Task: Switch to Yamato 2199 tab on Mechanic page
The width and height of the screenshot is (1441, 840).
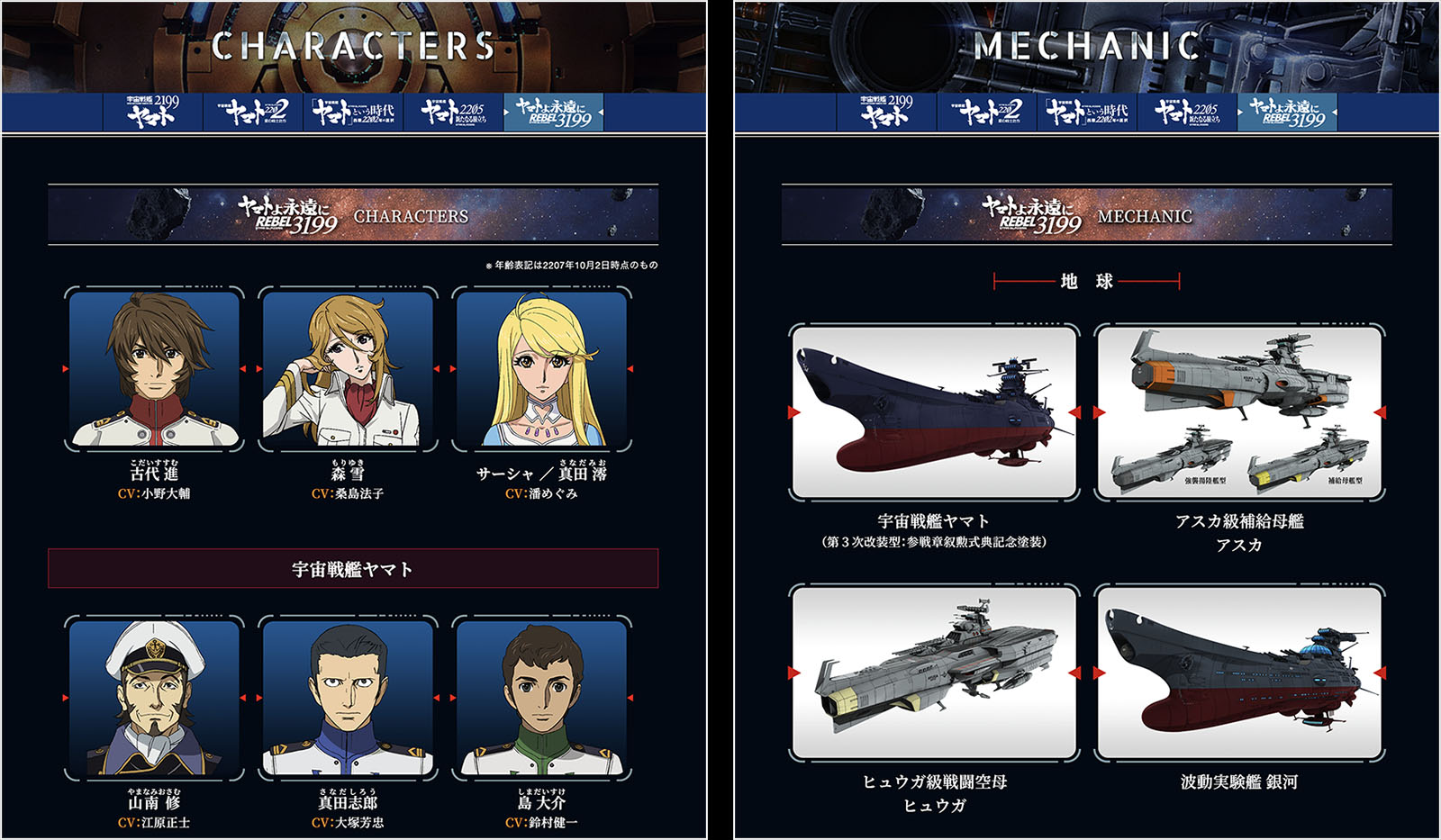Action: pos(887,113)
